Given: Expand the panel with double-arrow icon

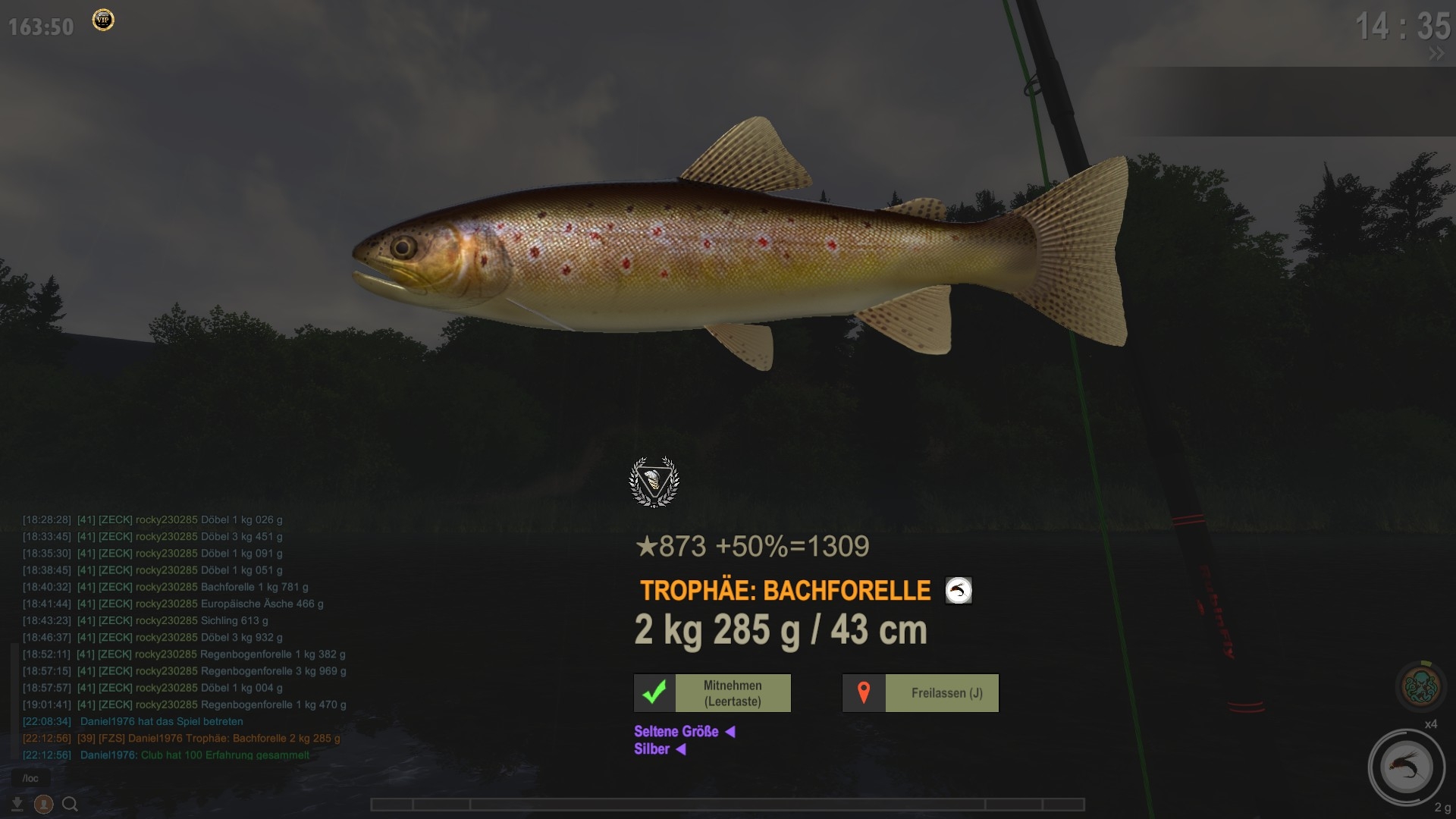Looking at the screenshot, I should click(1436, 54).
